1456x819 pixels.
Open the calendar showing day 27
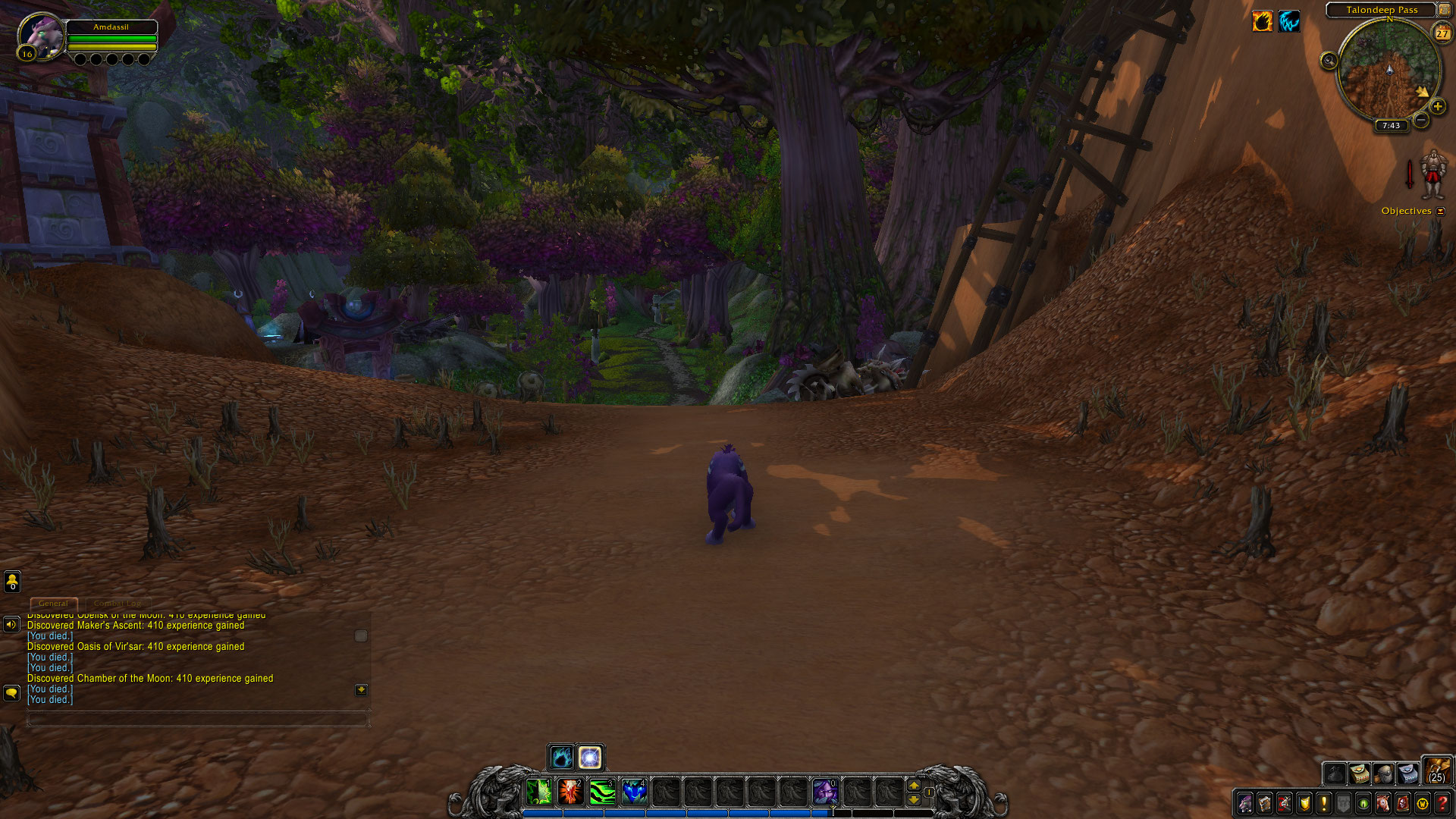pyautogui.click(x=1442, y=33)
